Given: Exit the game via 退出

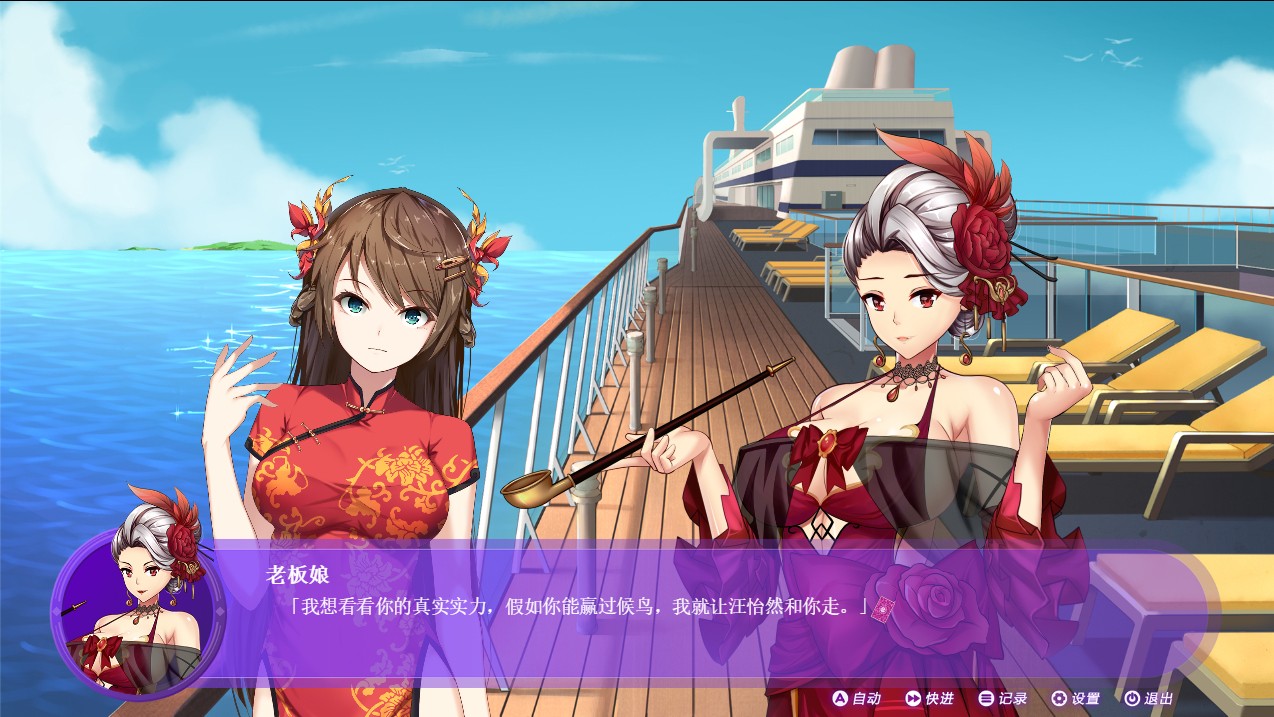Looking at the screenshot, I should pos(1149,698).
